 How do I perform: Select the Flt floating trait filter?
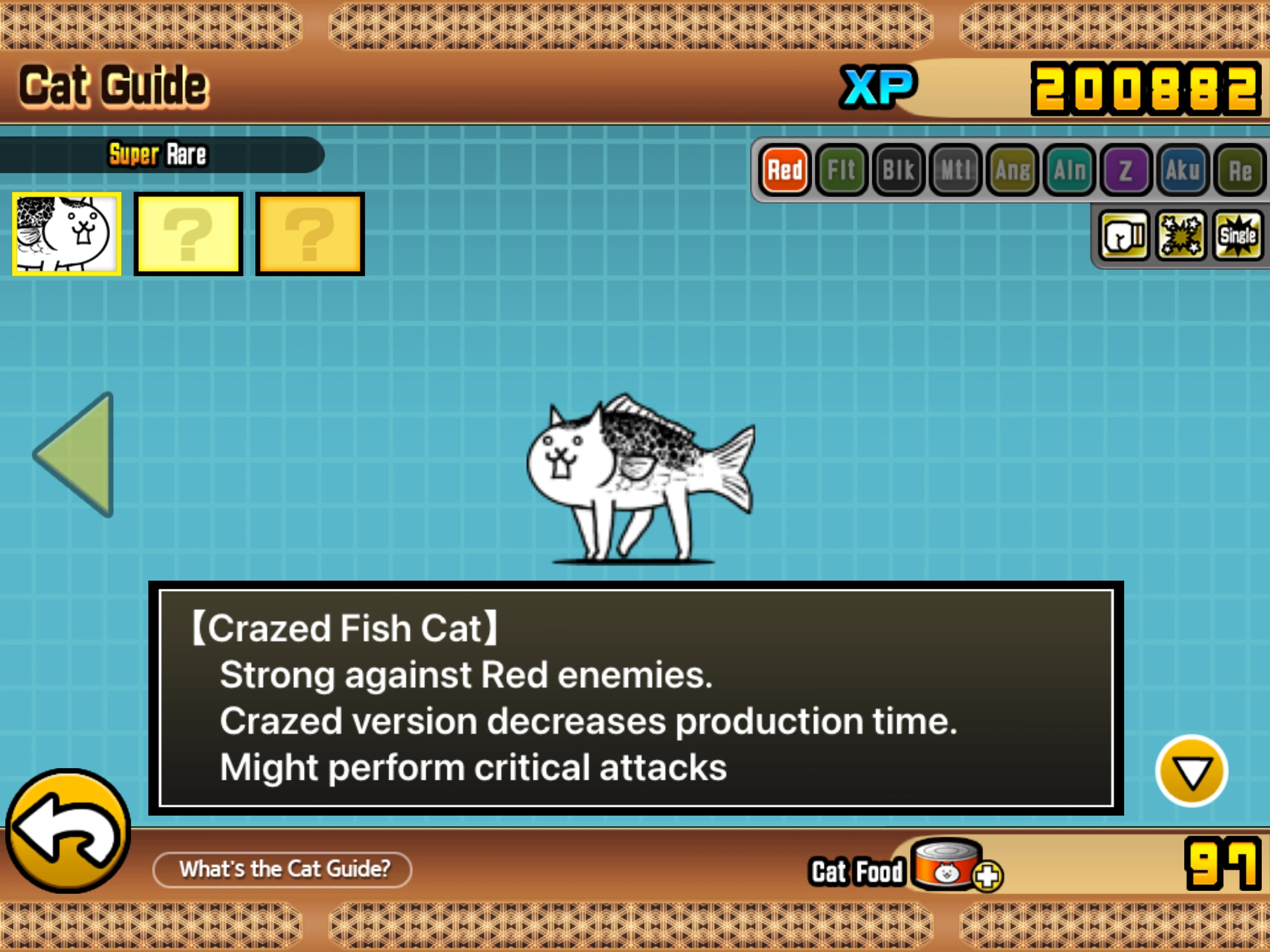pos(842,170)
